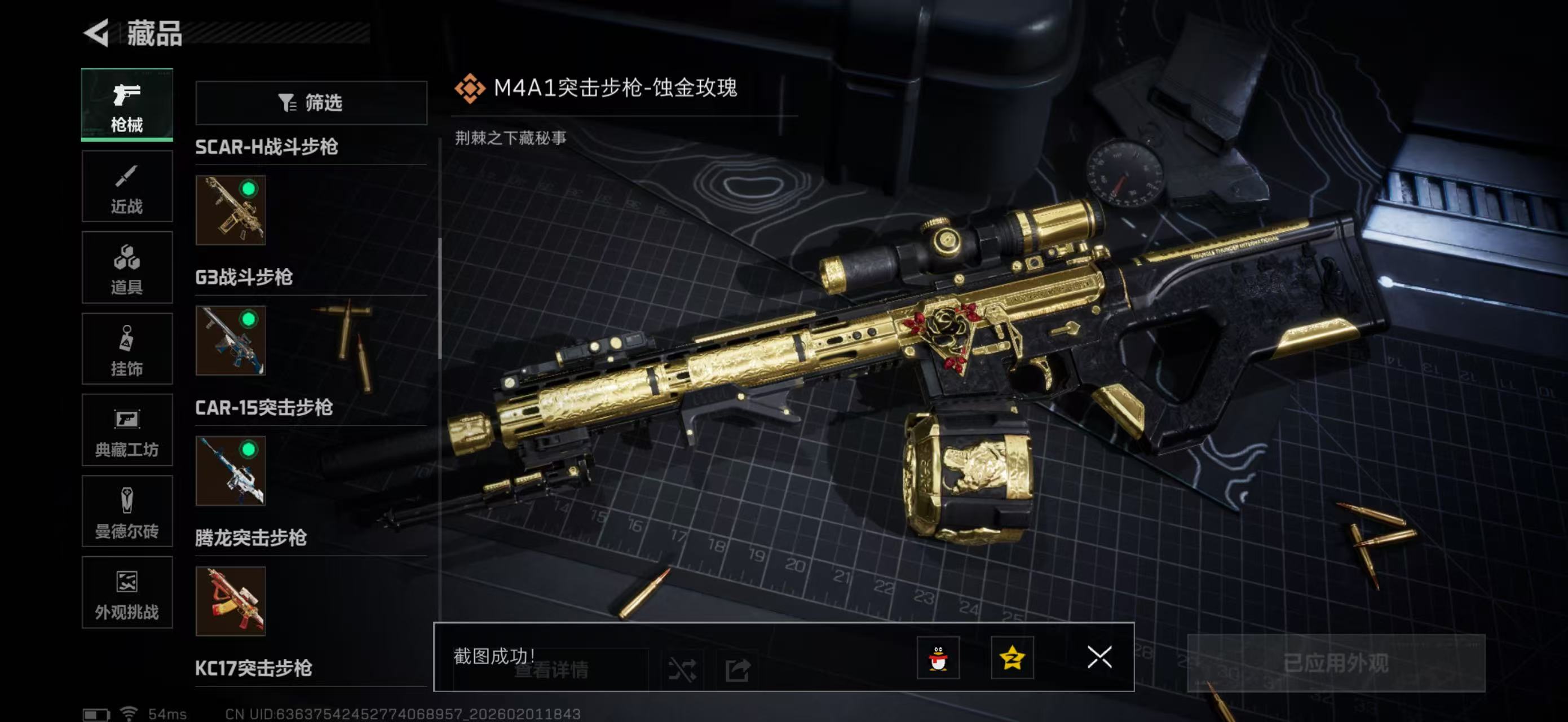Switch to the 腾龙突击步枪 section header
Viewport: 1568px width, 722px height.
click(x=250, y=539)
